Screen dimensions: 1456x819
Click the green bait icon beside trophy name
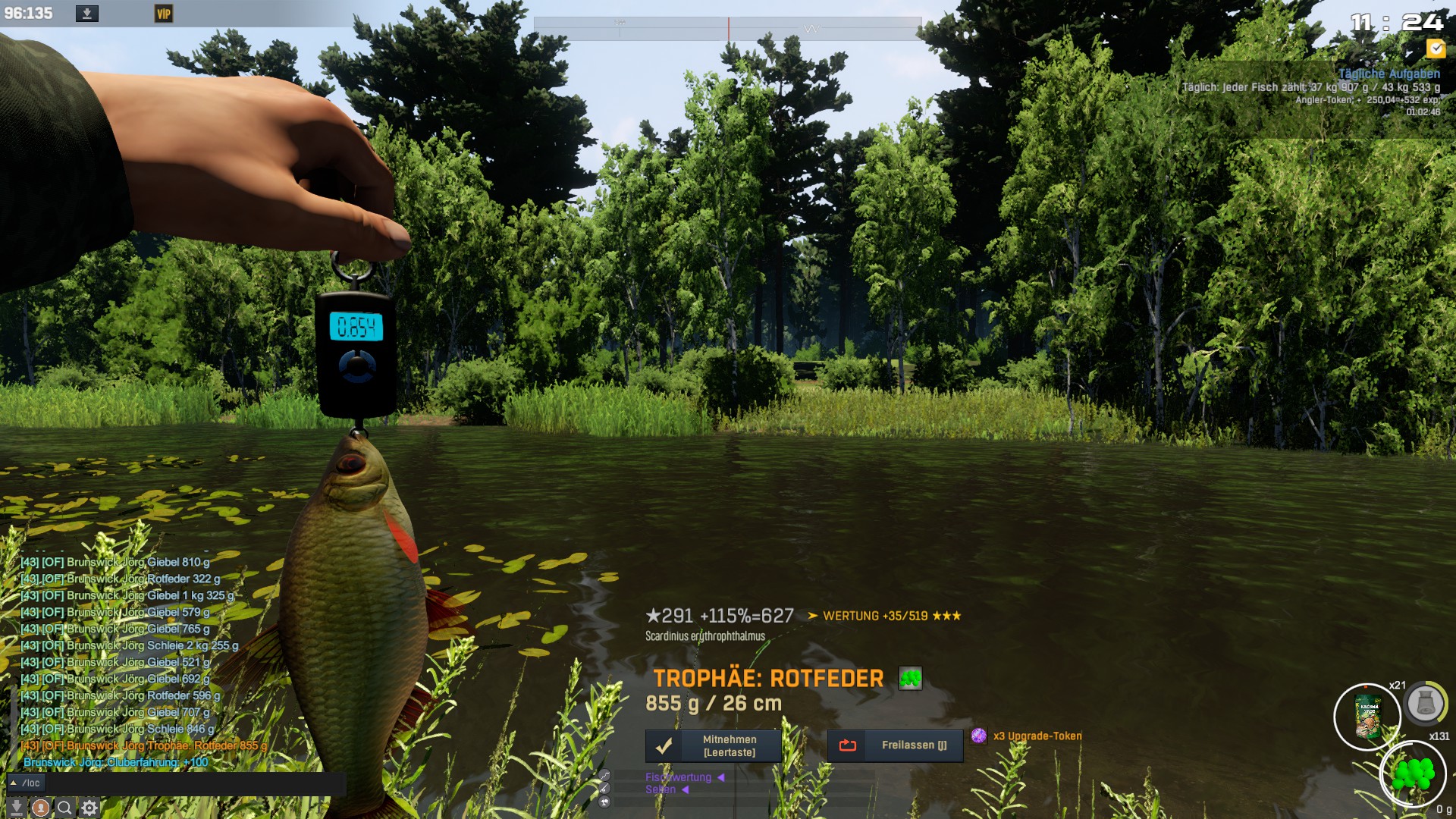click(x=910, y=679)
